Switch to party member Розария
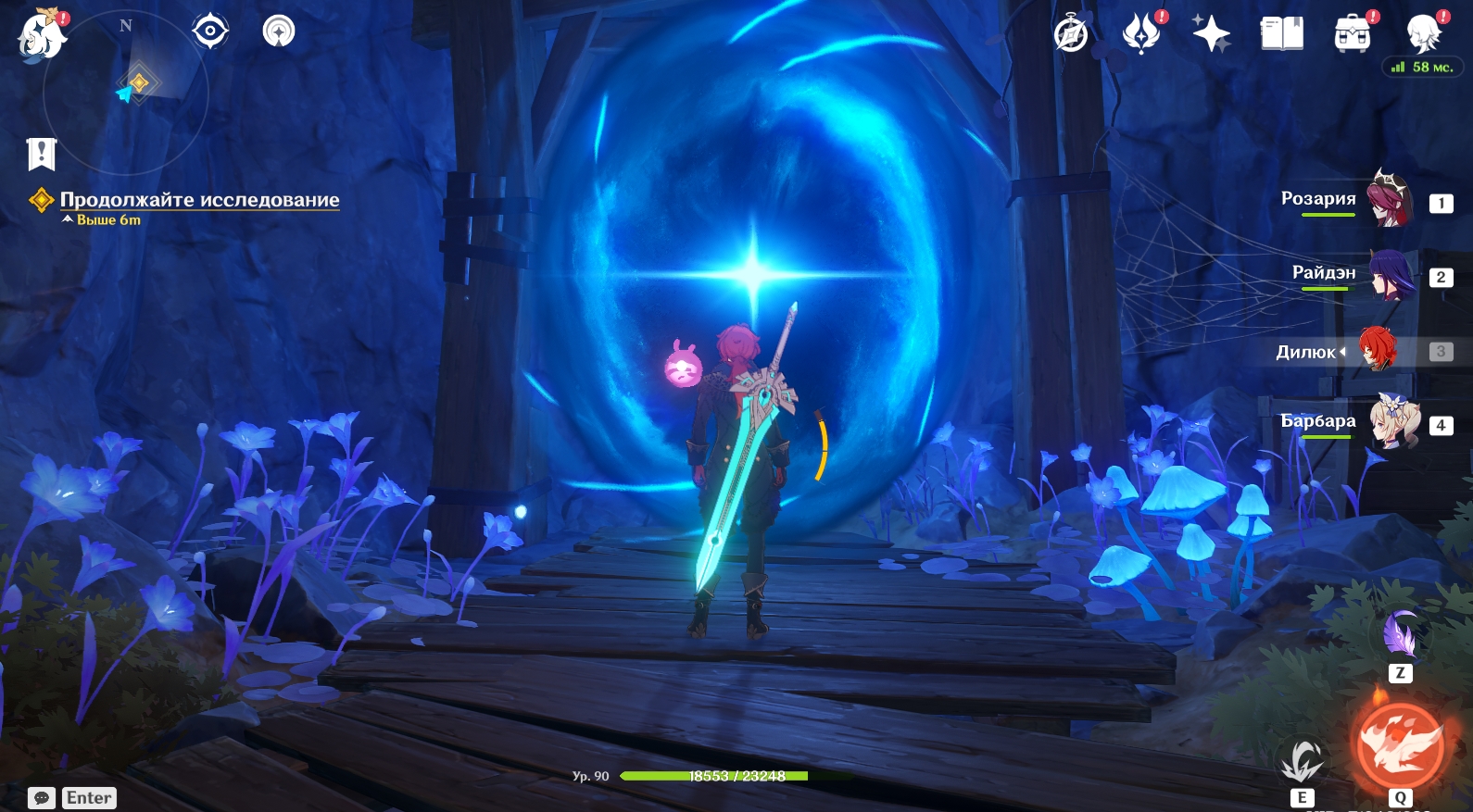Image resolution: width=1473 pixels, height=812 pixels. click(1390, 200)
